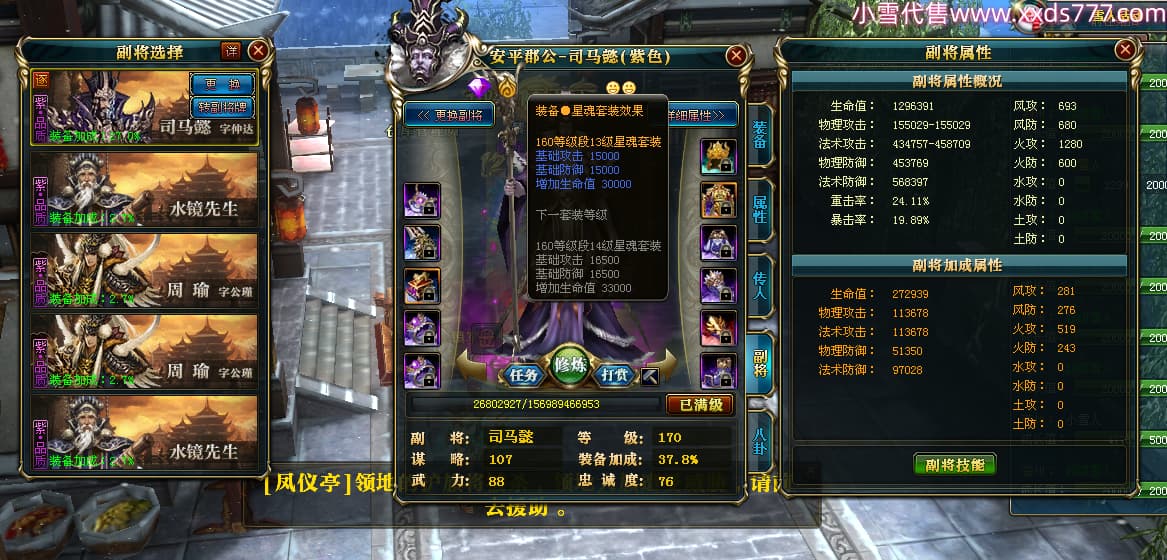Close the 安平郡公-司马懿 window
This screenshot has width=1167, height=560.
pos(736,56)
